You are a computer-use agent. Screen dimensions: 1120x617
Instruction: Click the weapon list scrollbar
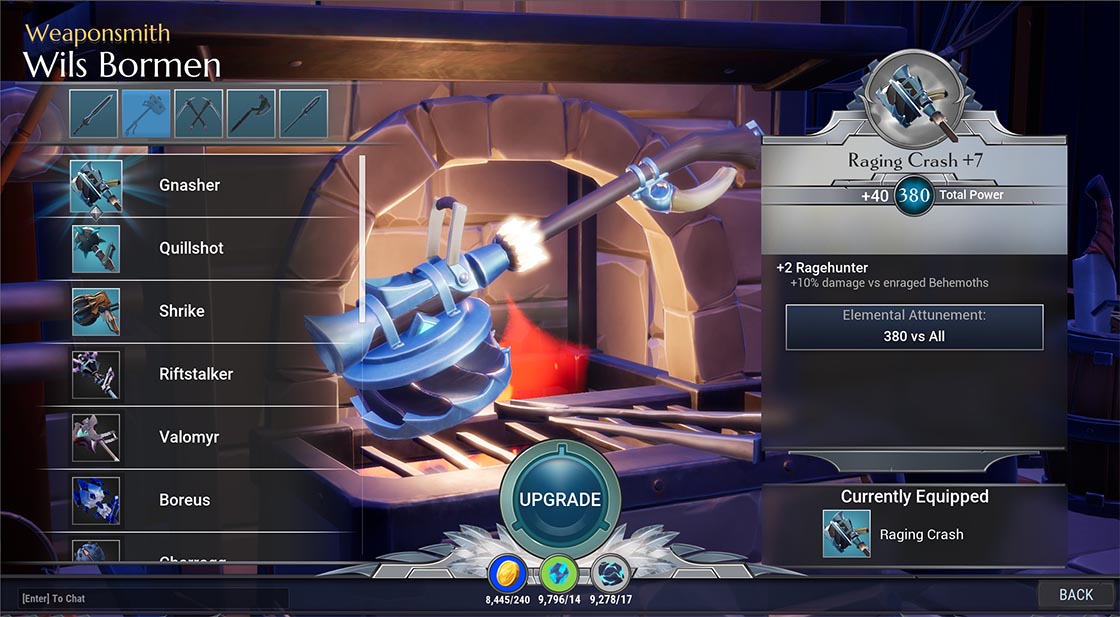click(x=362, y=238)
